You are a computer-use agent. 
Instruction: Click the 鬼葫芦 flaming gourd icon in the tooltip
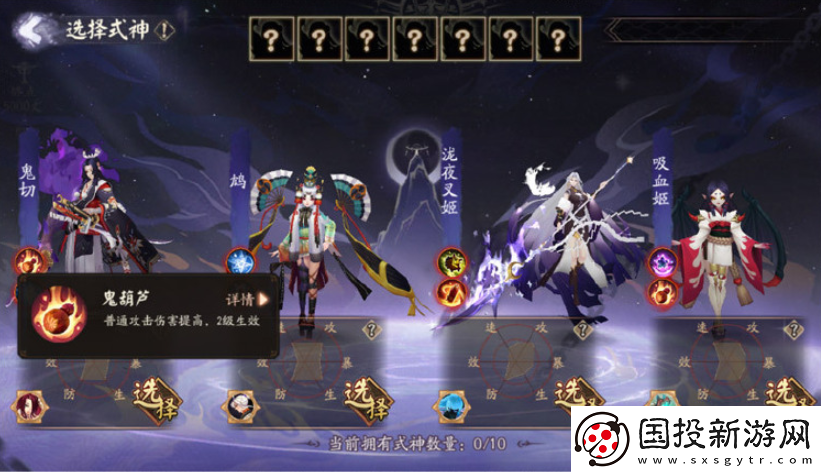pyautogui.click(x=51, y=313)
